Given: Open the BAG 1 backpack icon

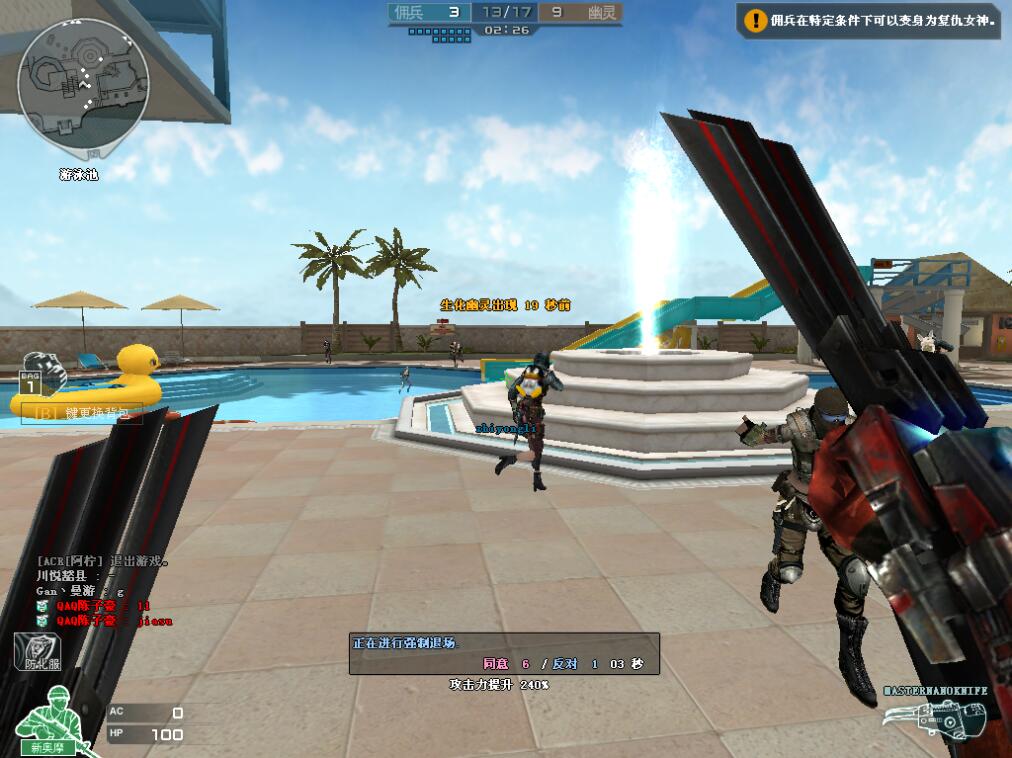Looking at the screenshot, I should (x=40, y=372).
